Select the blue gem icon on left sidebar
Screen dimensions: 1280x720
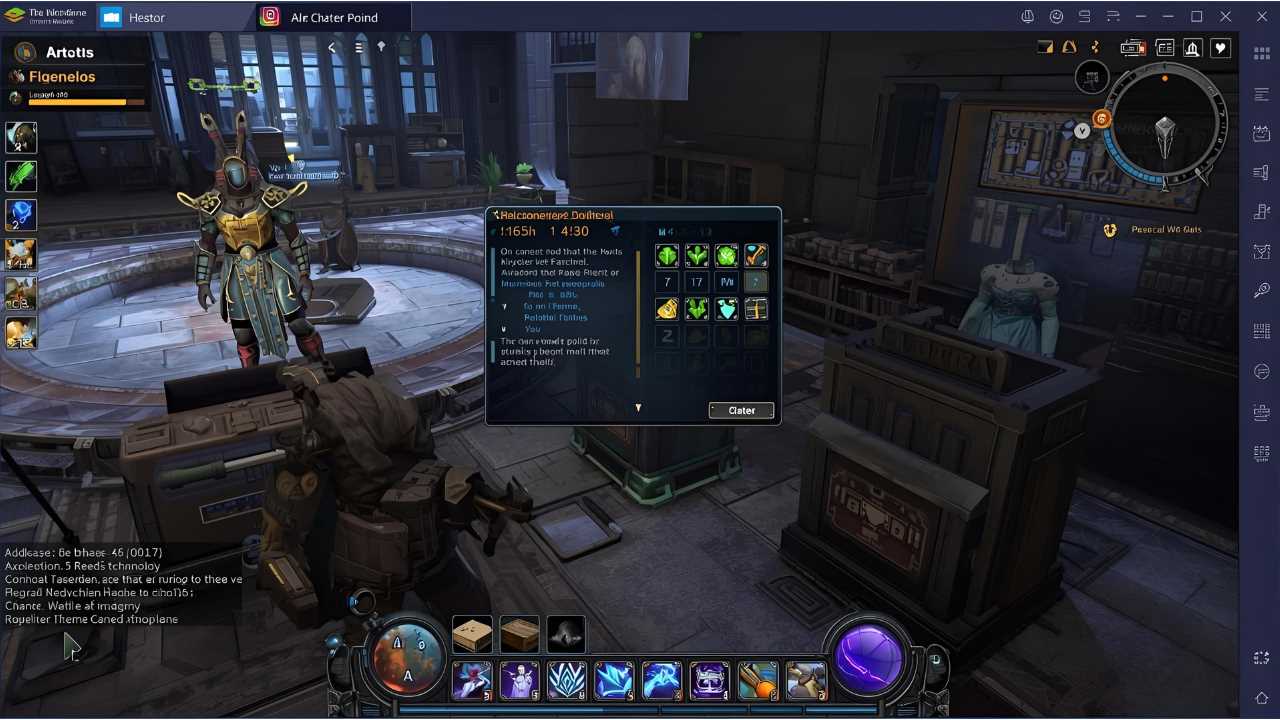click(x=21, y=214)
